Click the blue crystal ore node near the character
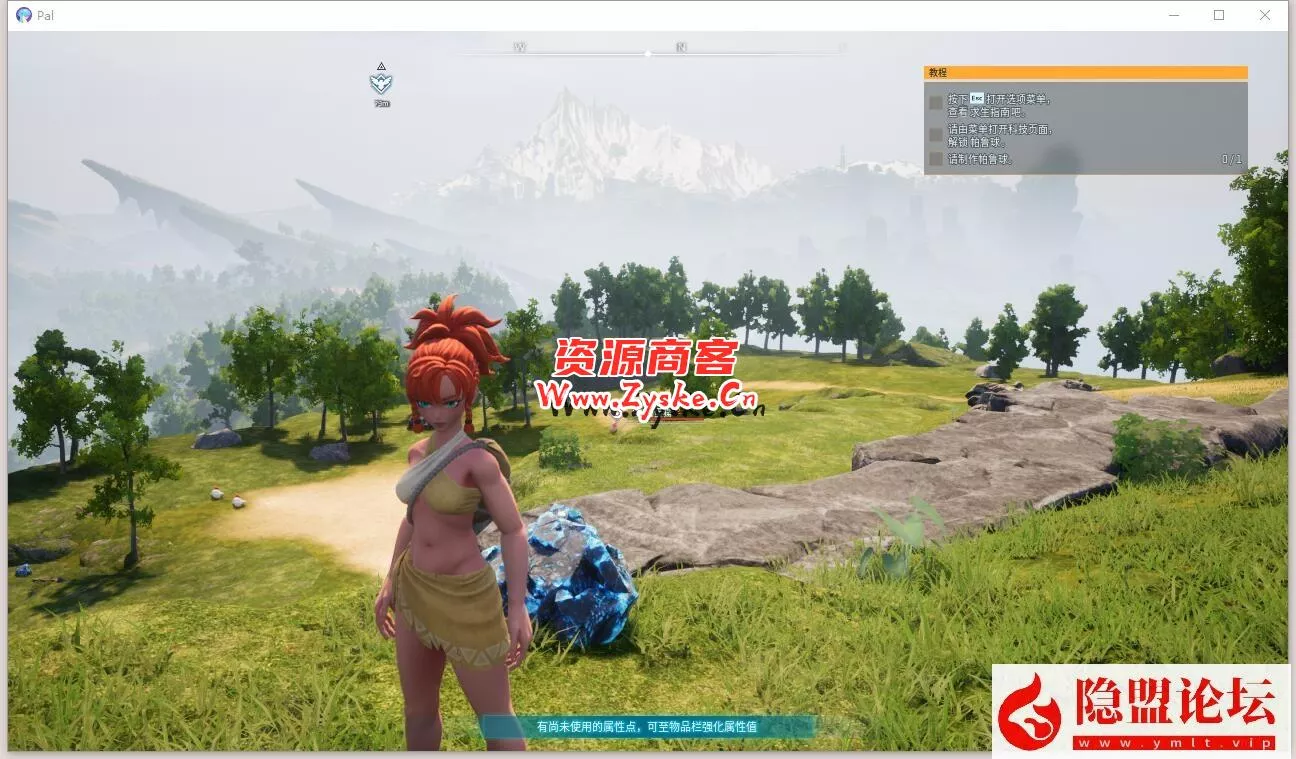This screenshot has height=759, width=1296. click(x=575, y=575)
